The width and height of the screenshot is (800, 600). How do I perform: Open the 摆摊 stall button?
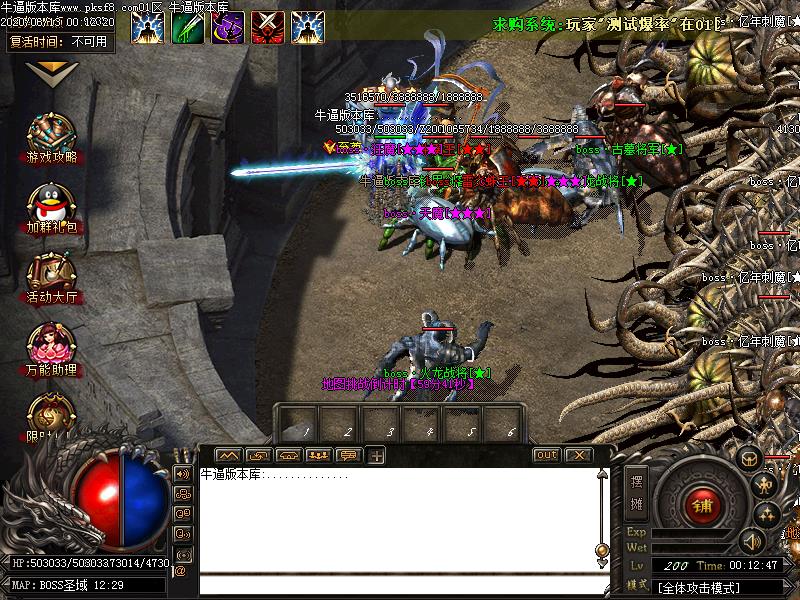637,491
